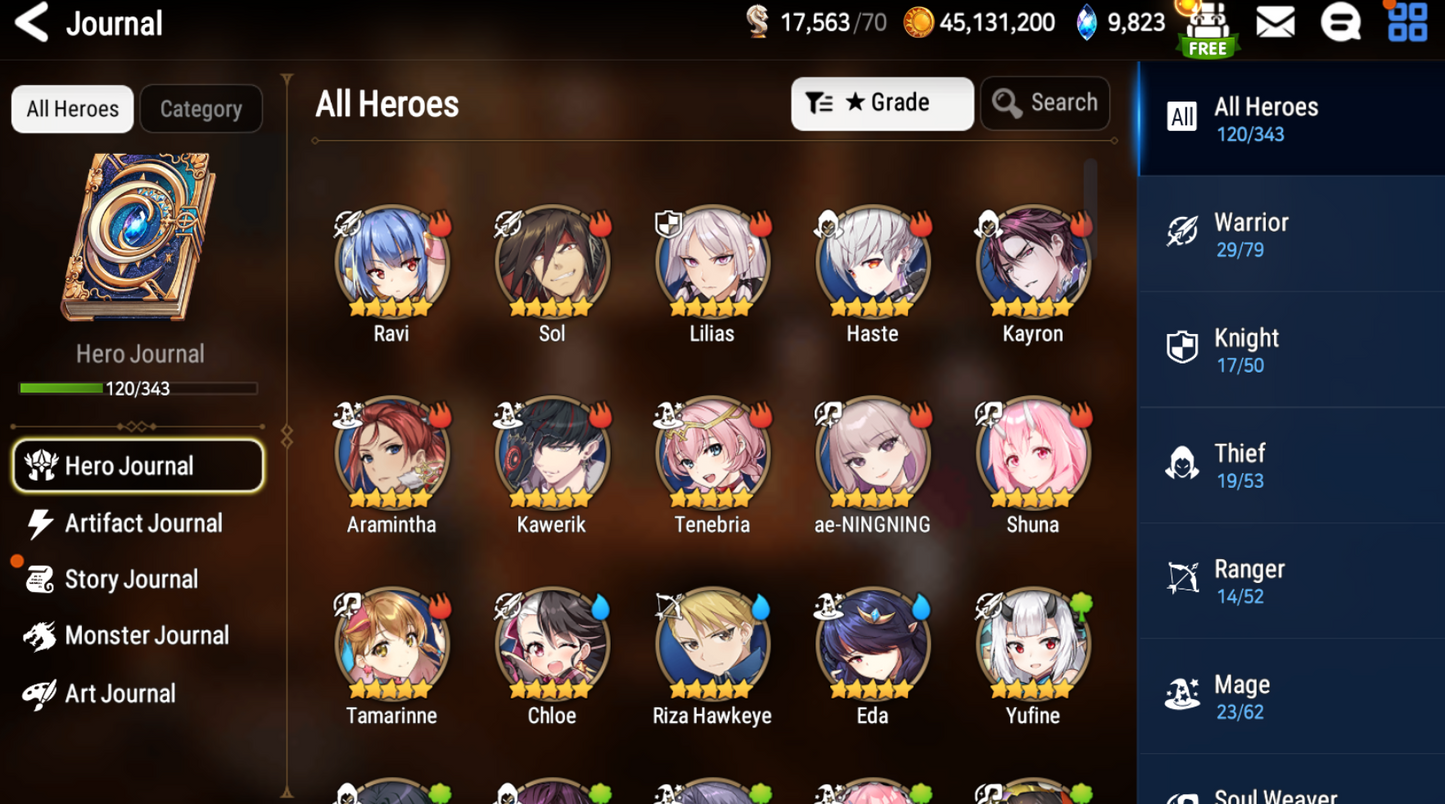1445x804 pixels.
Task: Go back using the Journal arrow
Action: pyautogui.click(x=32, y=23)
